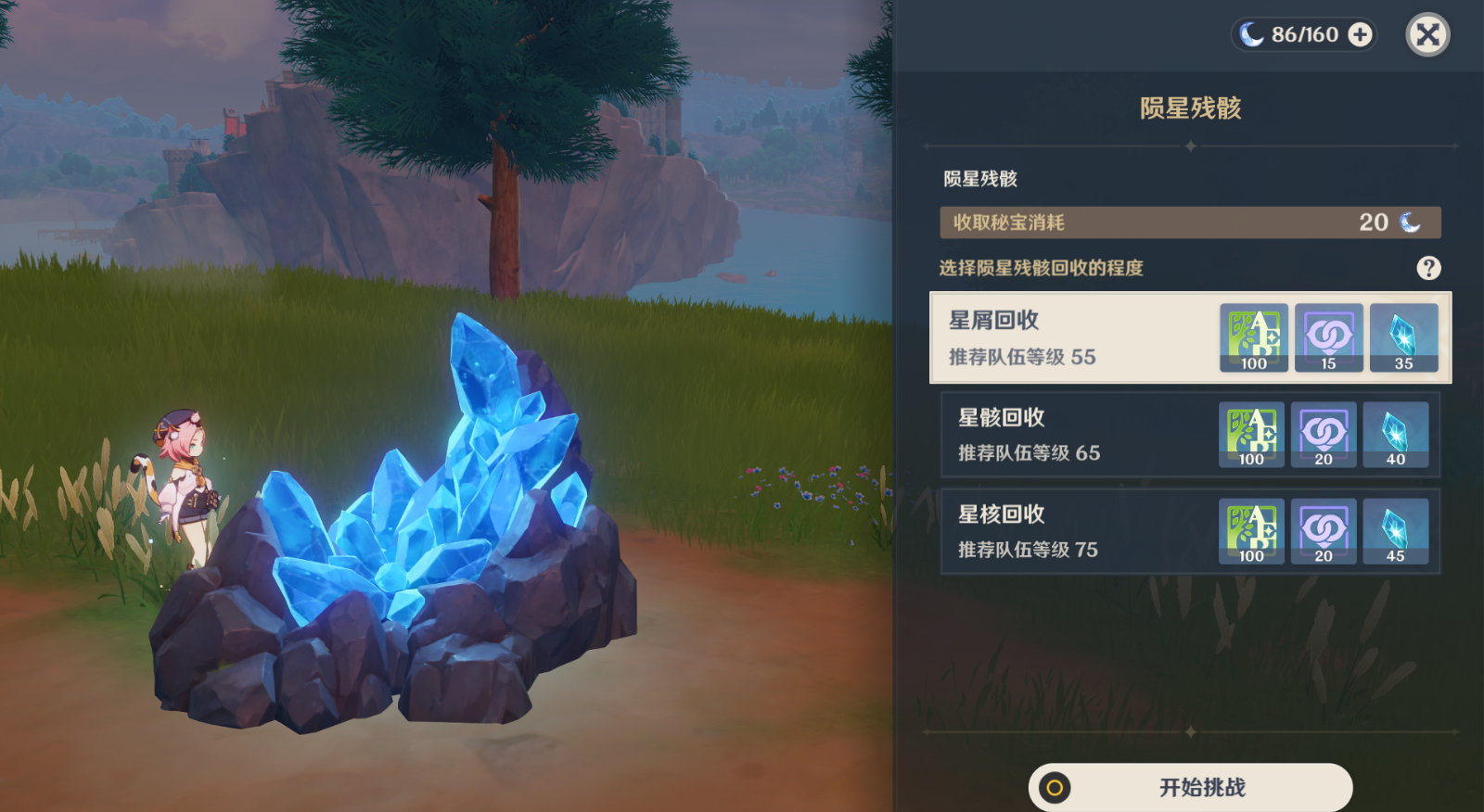Click the crescent moon resin icon in the counter
Viewport: 1484px width, 812px height.
(x=1251, y=35)
